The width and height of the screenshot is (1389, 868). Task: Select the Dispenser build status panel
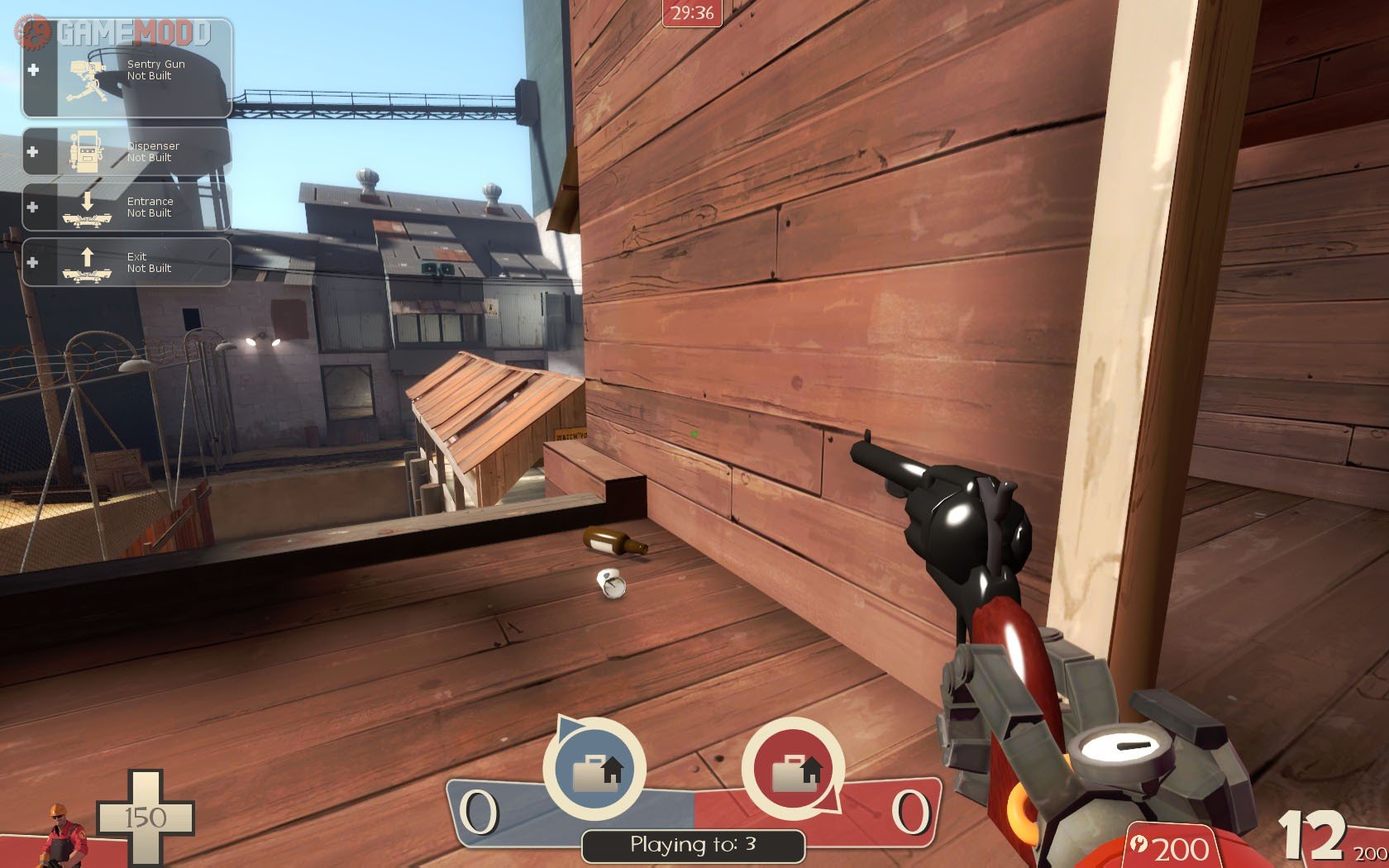[x=126, y=151]
